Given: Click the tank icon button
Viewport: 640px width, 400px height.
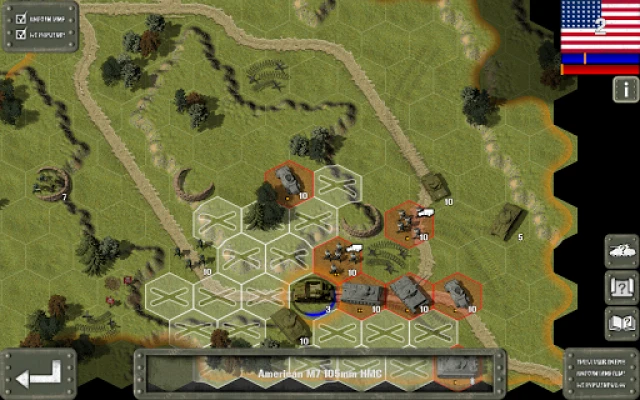Looking at the screenshot, I should click(622, 250).
